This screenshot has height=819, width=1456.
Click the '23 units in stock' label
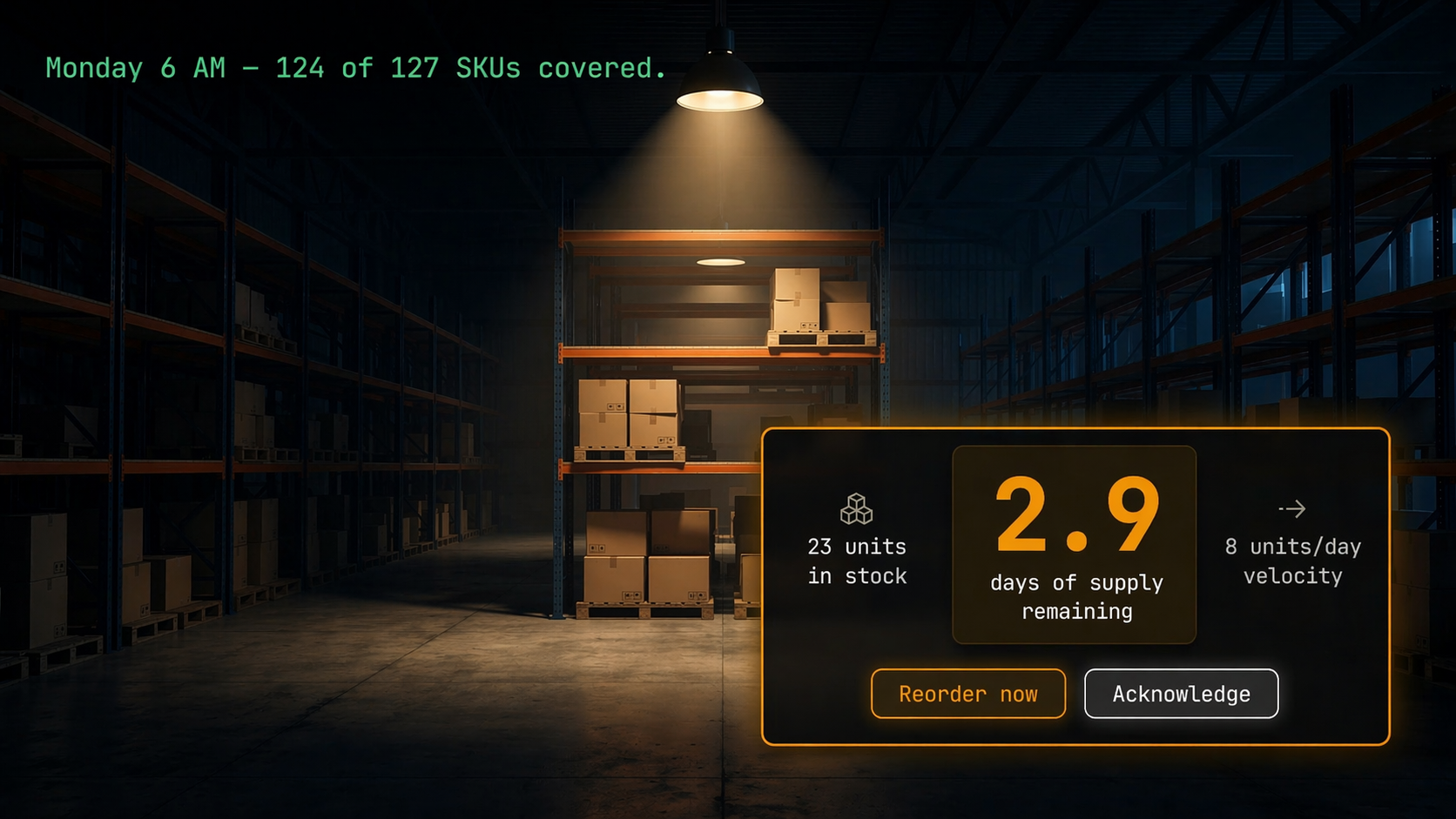[x=856, y=561]
